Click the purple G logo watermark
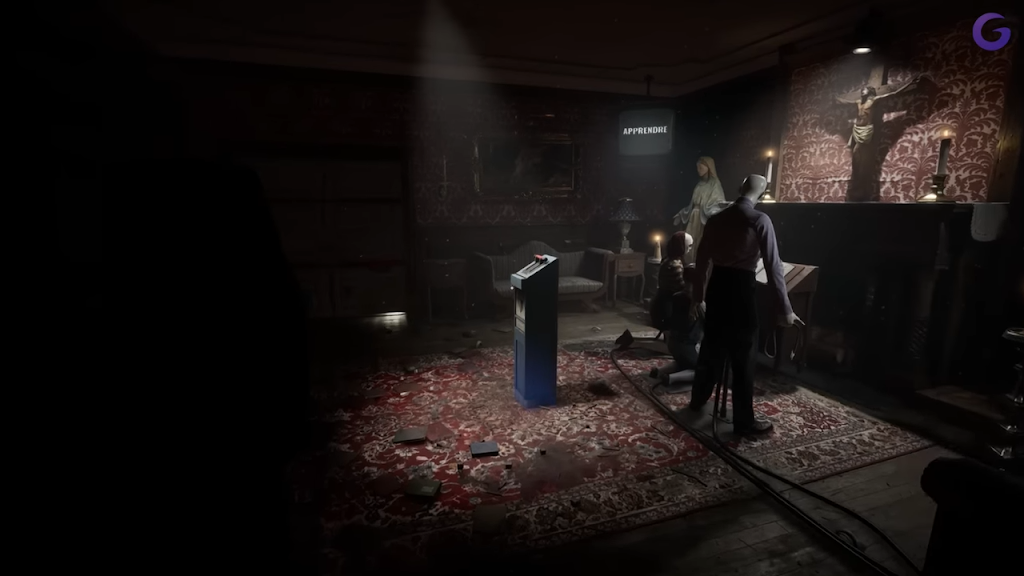Screen dimensions: 1024x576 coord(991,31)
